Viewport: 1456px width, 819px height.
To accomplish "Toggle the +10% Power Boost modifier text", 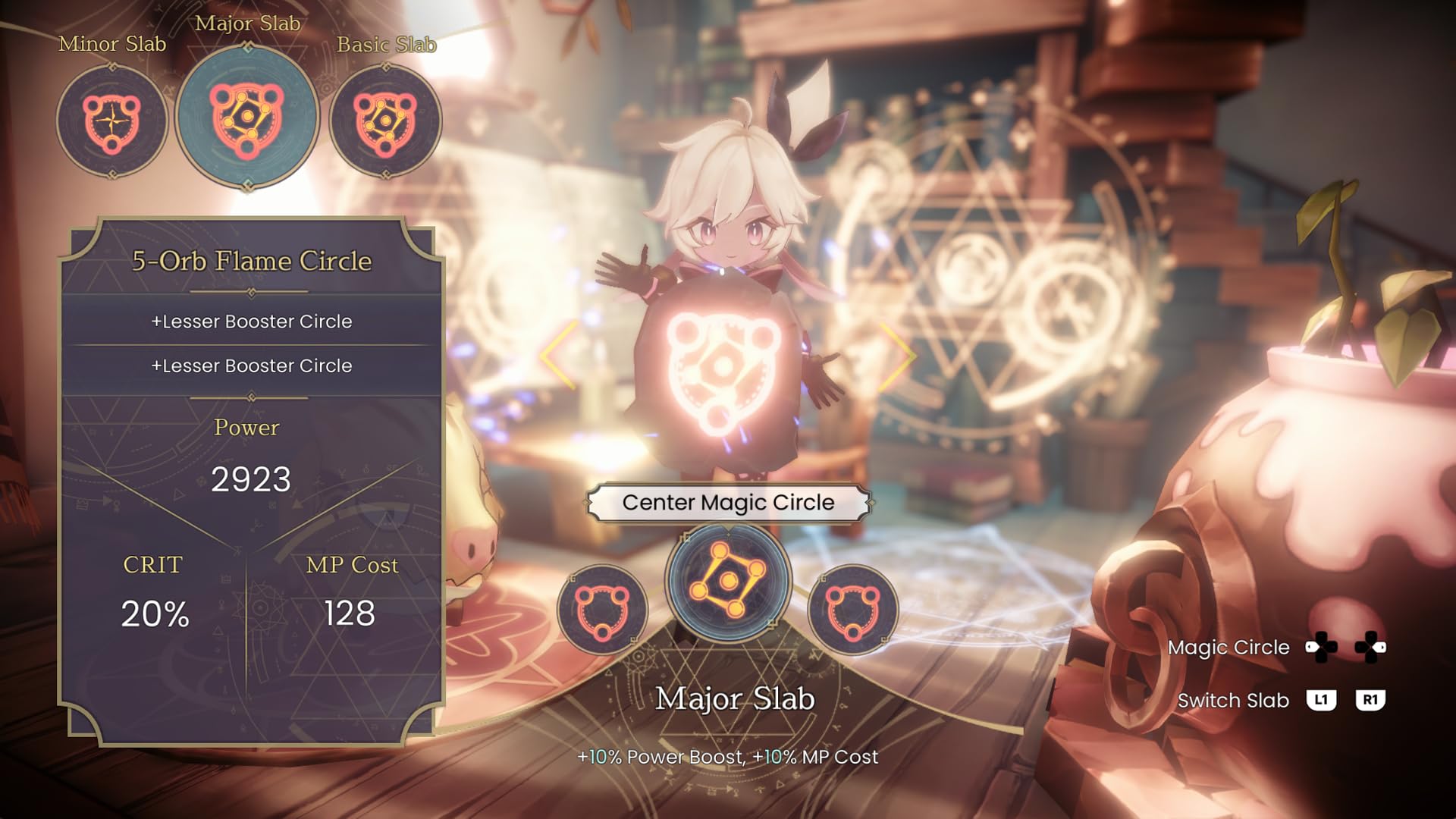I will click(726, 757).
